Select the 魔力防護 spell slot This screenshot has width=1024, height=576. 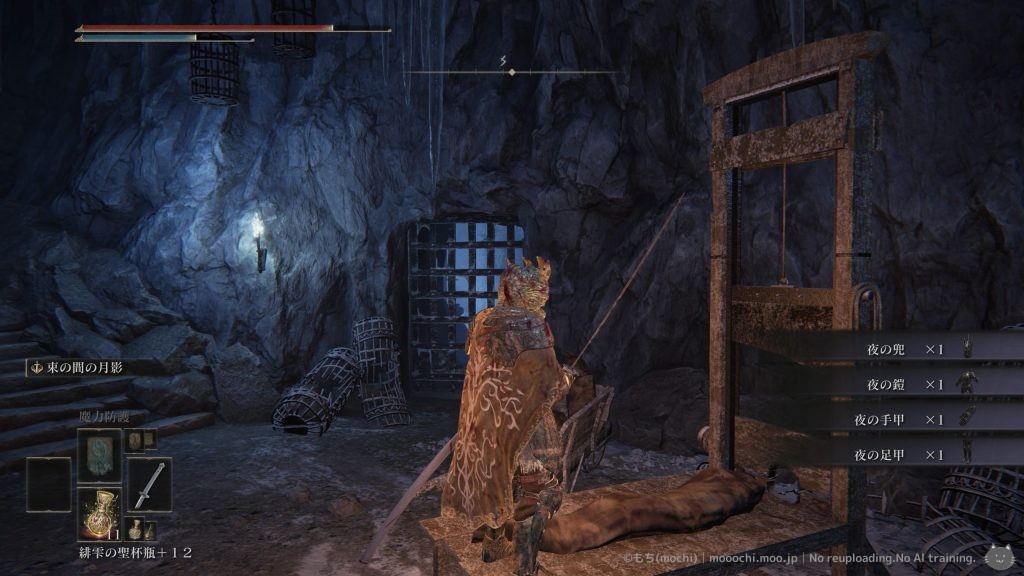pos(99,453)
